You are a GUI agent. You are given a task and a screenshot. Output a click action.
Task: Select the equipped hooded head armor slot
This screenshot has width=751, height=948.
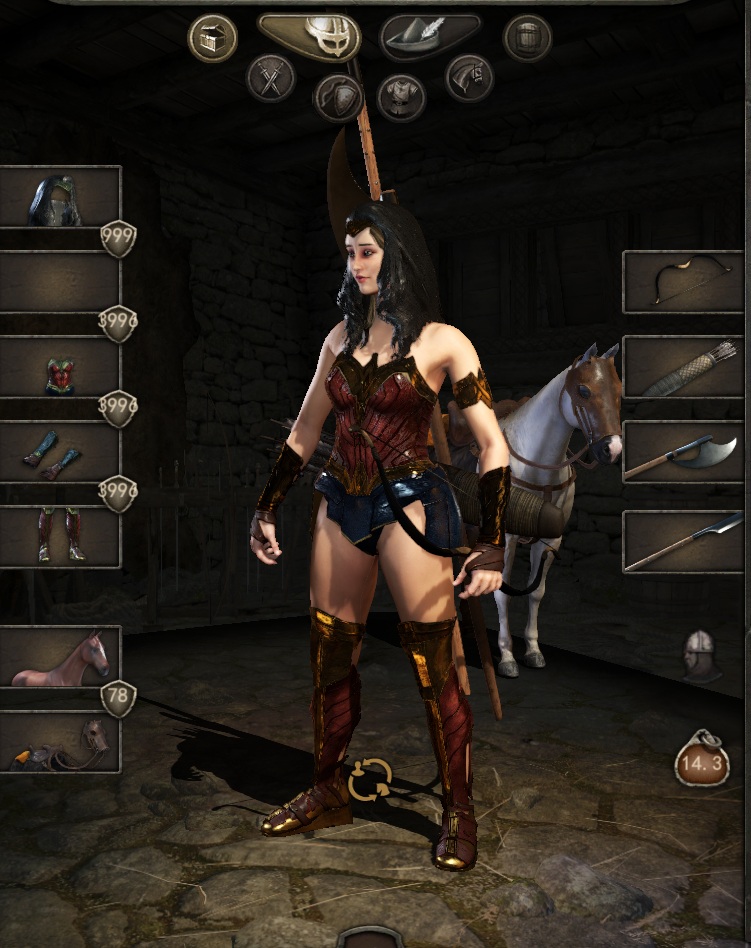pos(60,197)
